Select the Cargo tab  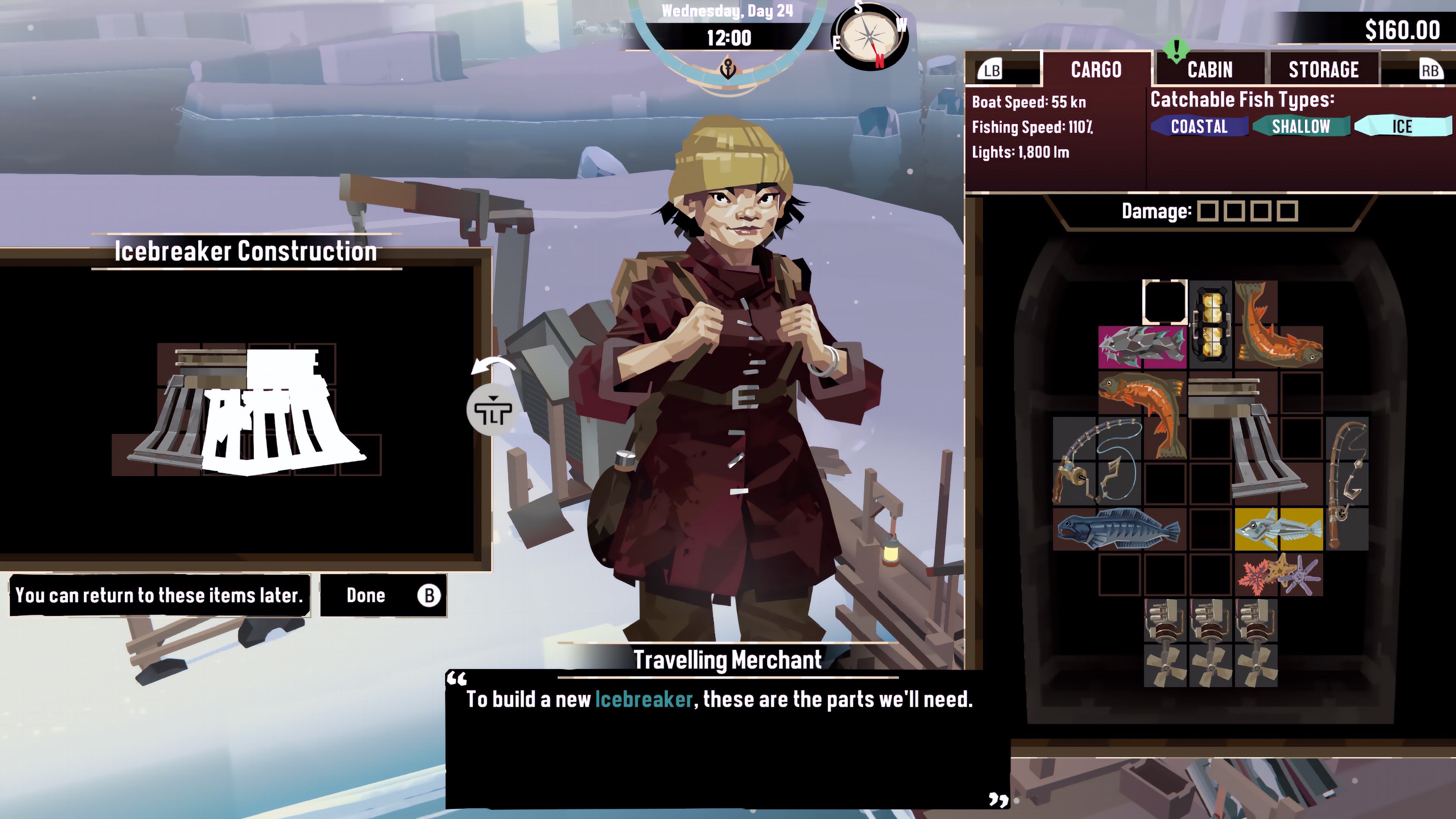coord(1096,69)
